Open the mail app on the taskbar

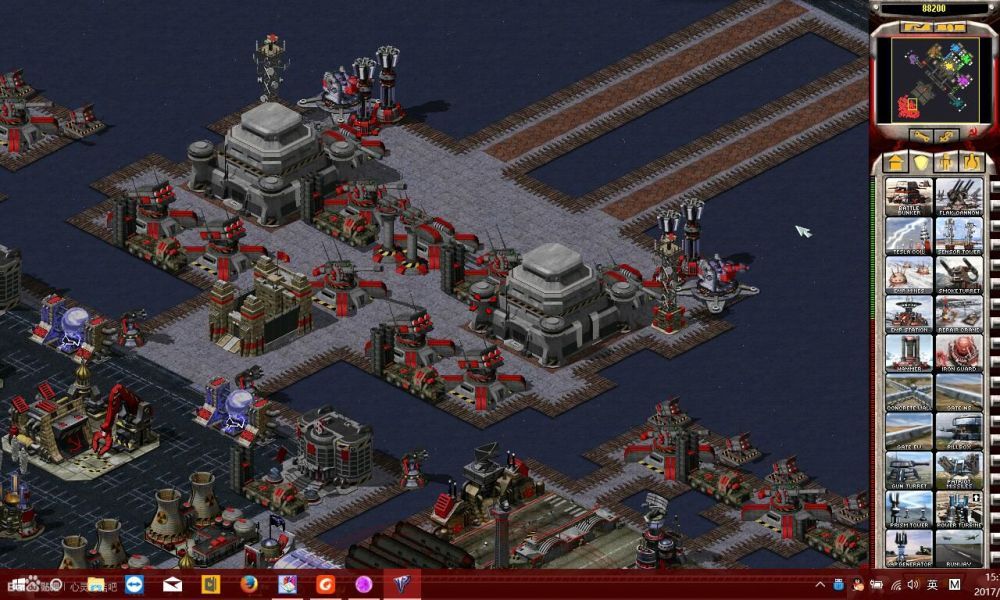point(172,585)
